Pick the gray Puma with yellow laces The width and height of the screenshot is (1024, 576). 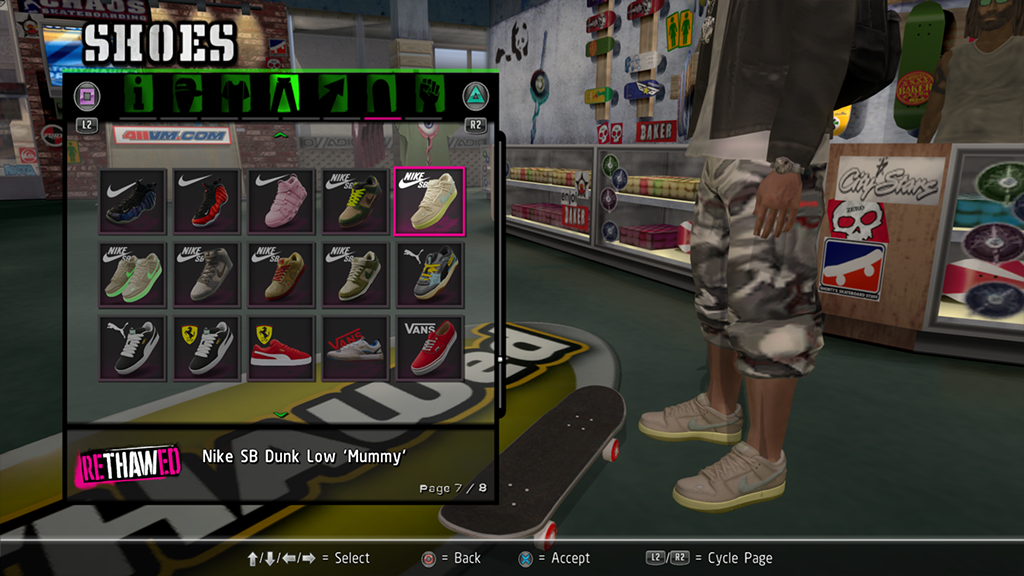pos(429,274)
